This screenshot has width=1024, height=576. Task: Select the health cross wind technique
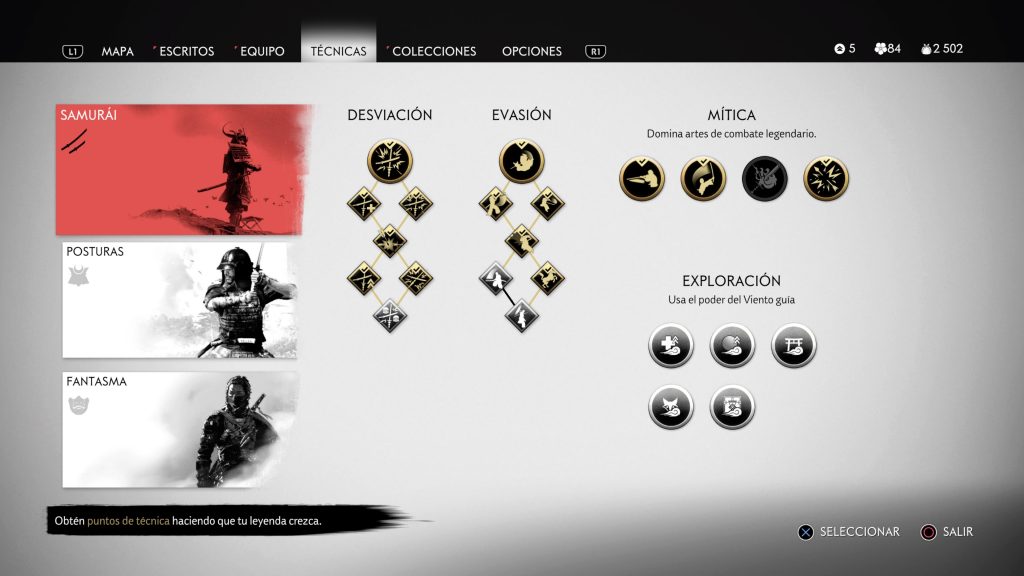[x=670, y=346]
